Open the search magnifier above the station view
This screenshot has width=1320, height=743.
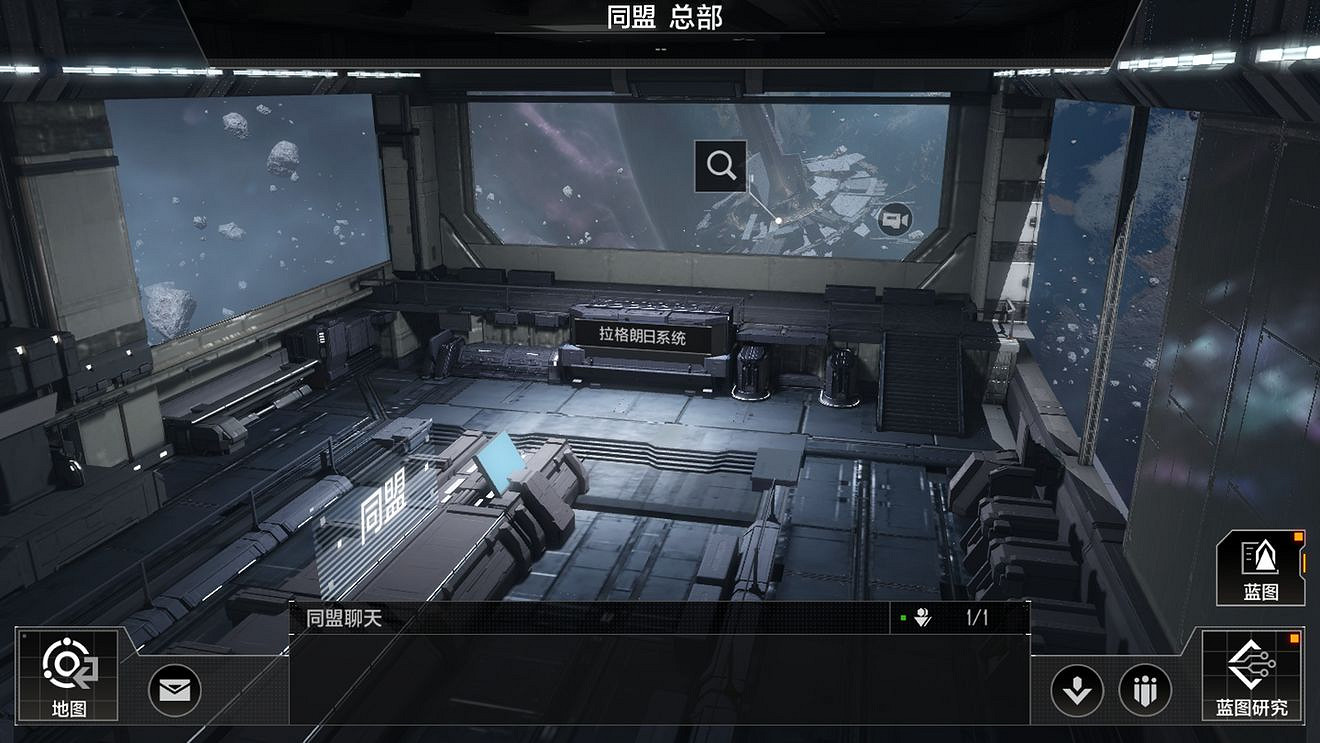(x=722, y=165)
